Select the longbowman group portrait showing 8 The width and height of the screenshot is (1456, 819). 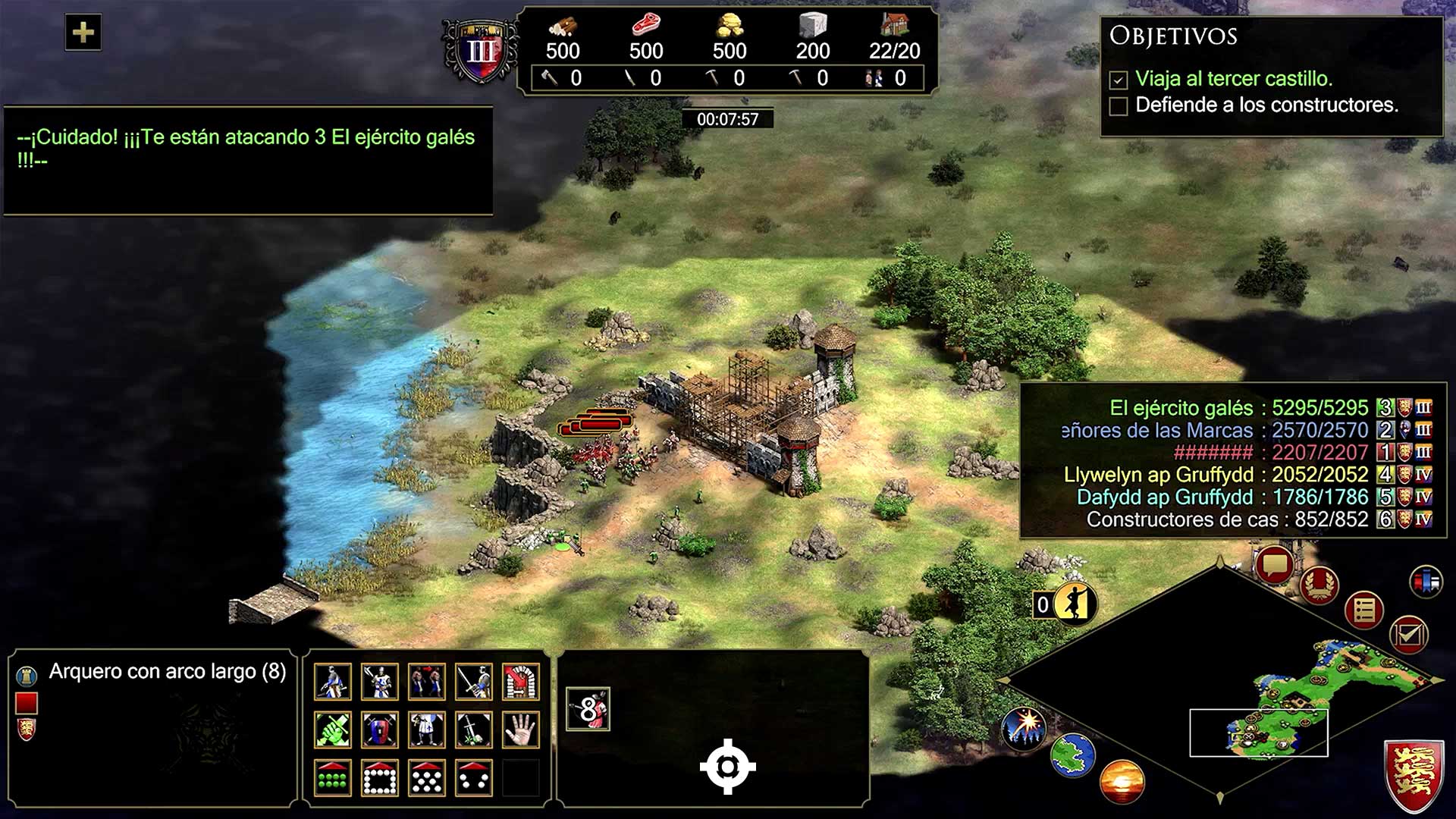tap(588, 709)
